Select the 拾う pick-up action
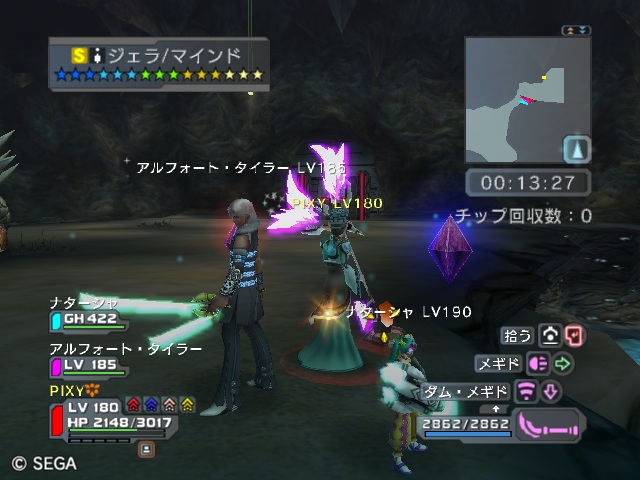640x480 pixels. click(x=519, y=336)
